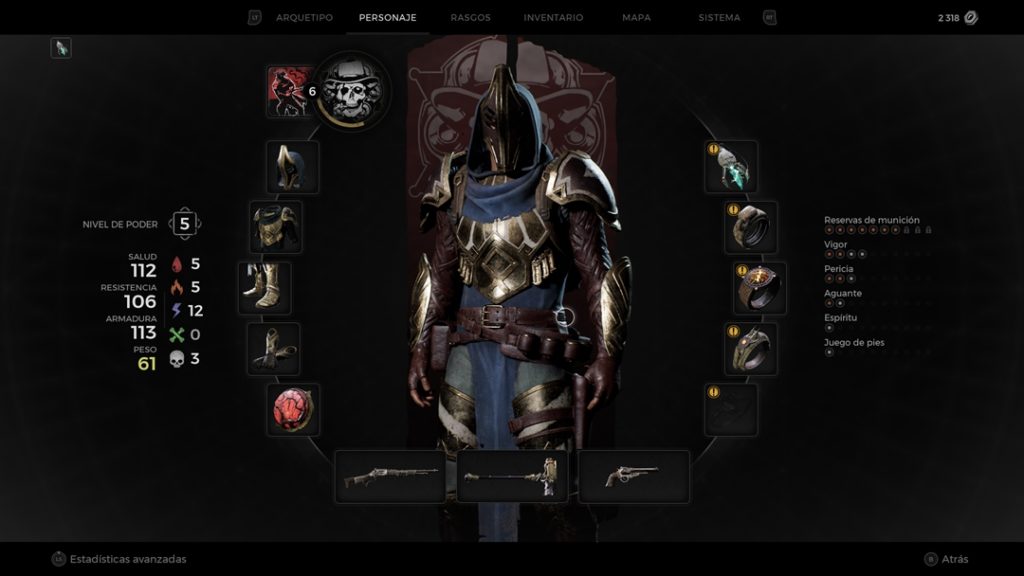Select the red heart relic slot

coord(292,409)
